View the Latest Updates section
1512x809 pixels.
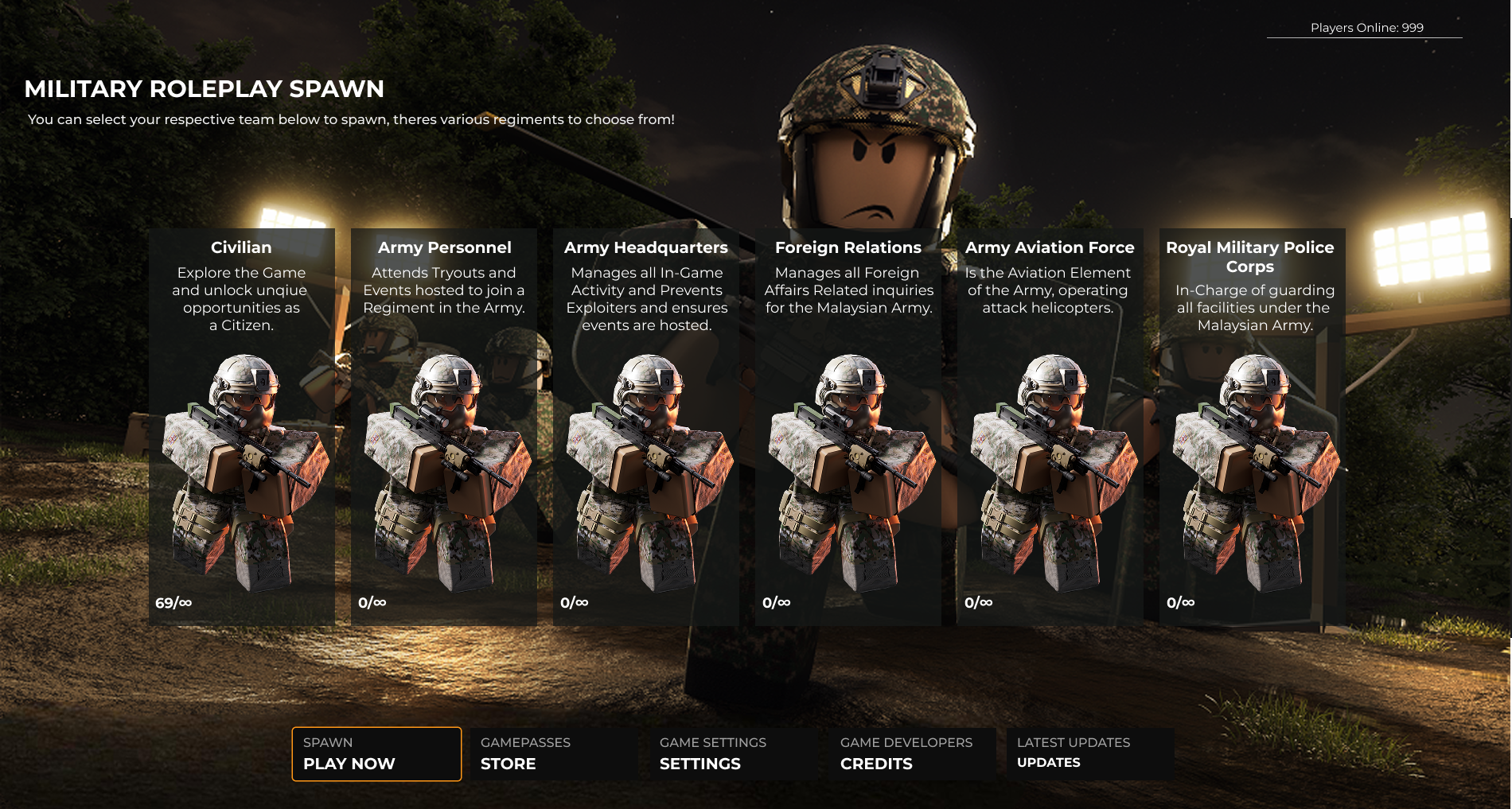coord(1089,753)
